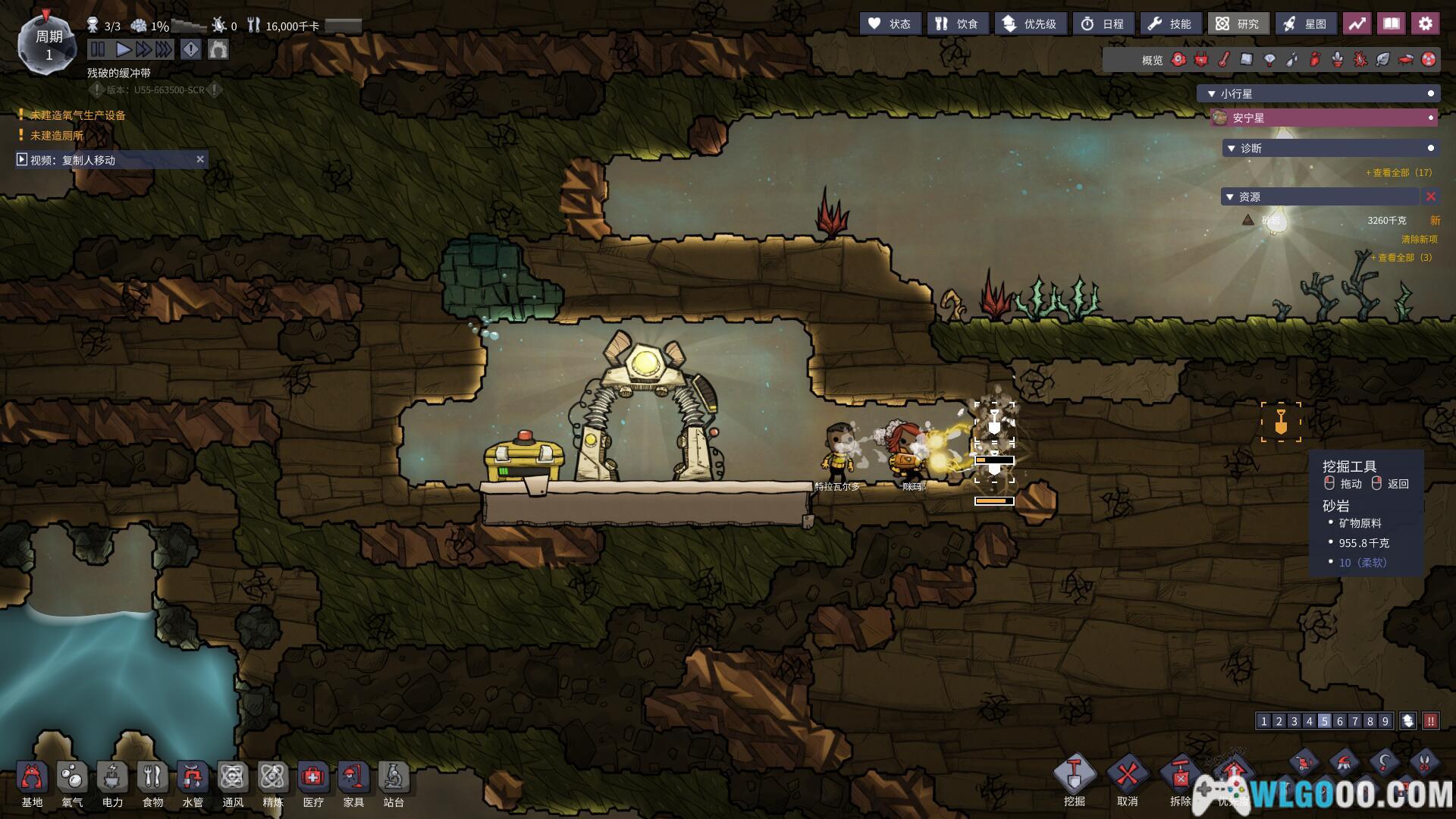
Task: Open the settings gear menu
Action: pos(1426,24)
